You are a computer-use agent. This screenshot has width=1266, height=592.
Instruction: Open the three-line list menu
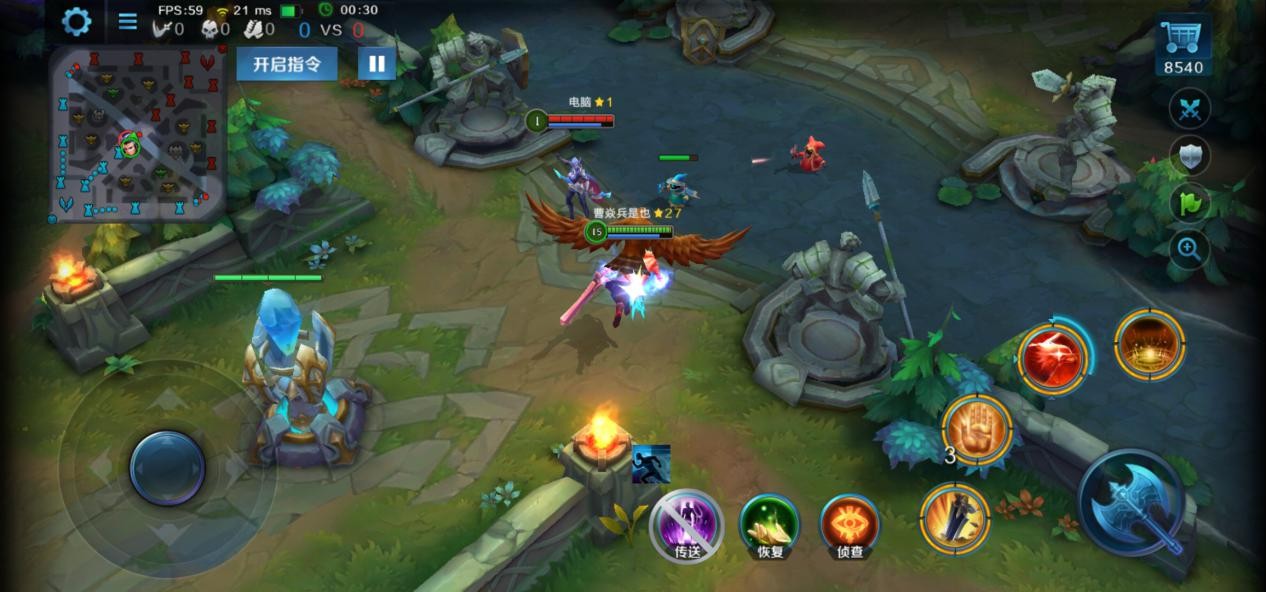(x=128, y=21)
